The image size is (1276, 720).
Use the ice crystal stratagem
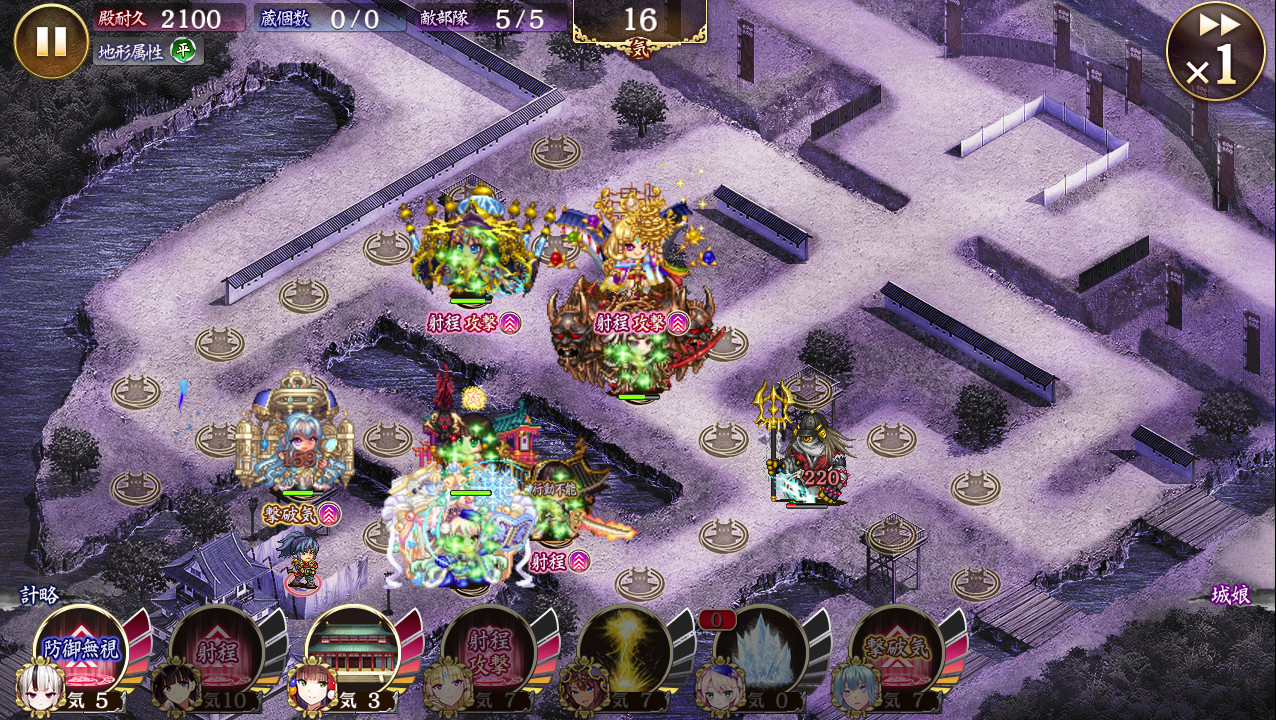click(x=761, y=652)
